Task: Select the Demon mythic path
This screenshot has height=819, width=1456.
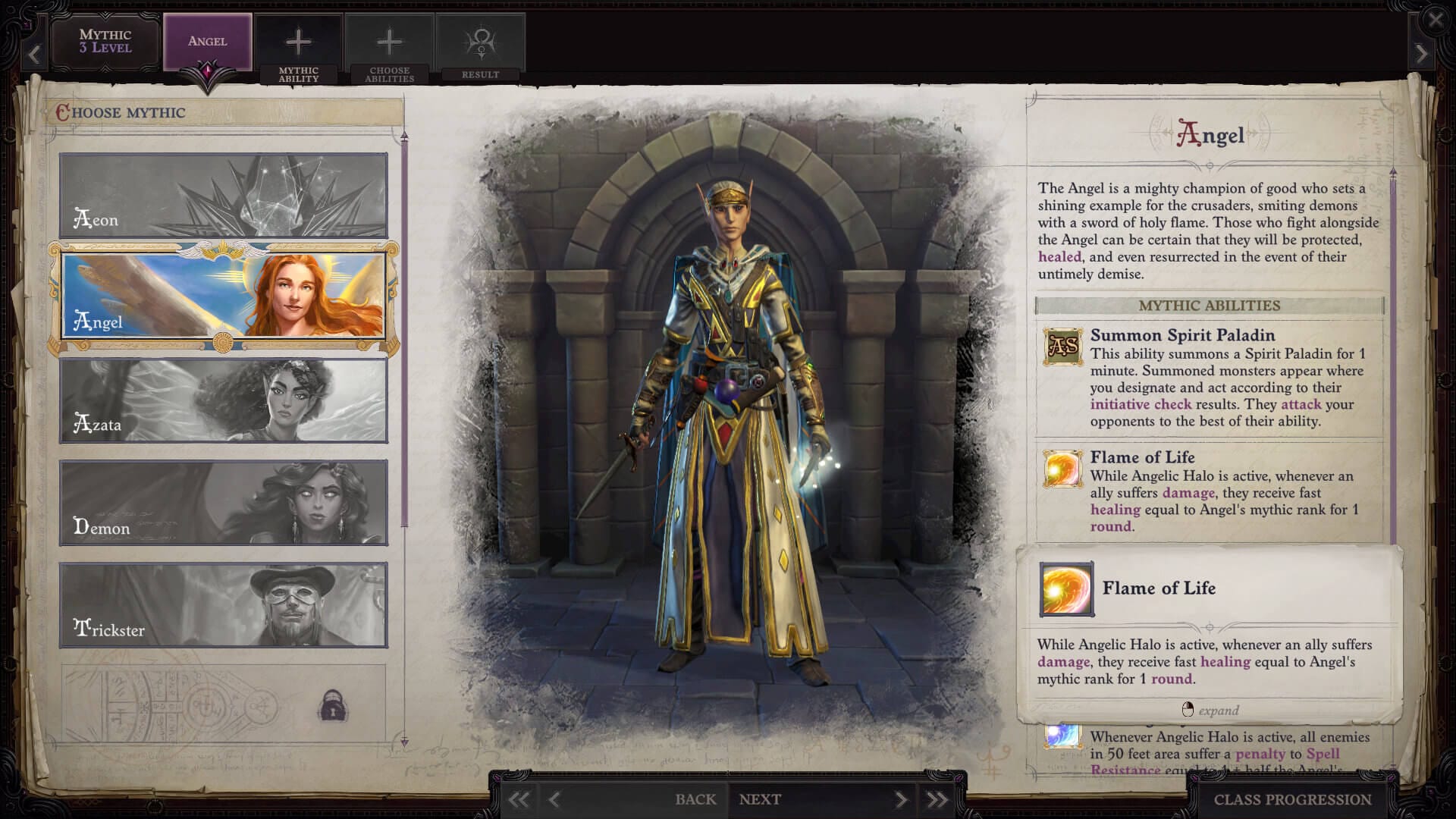Action: pos(224,503)
